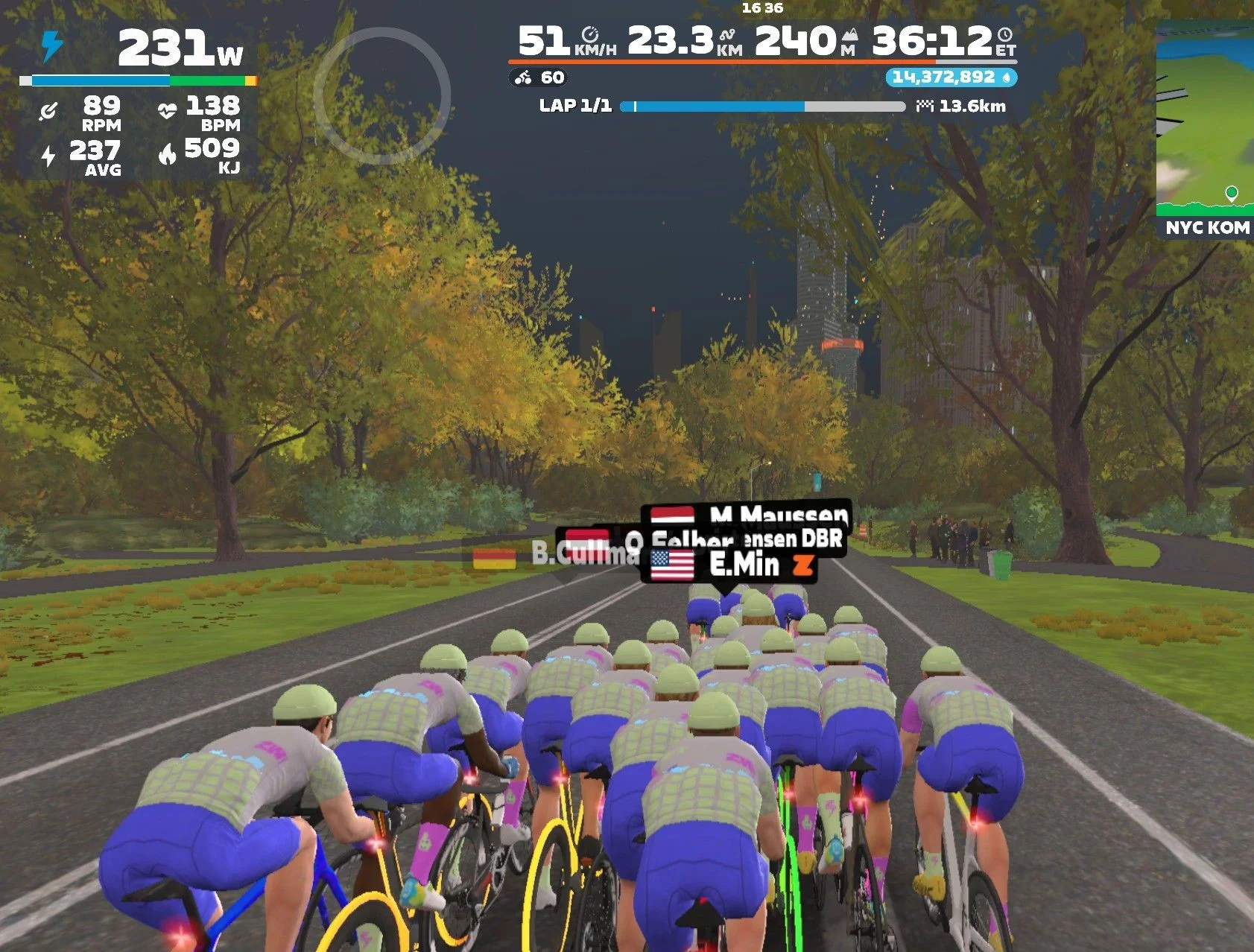
Task: Activate the empty power-up ring
Action: tap(381, 95)
